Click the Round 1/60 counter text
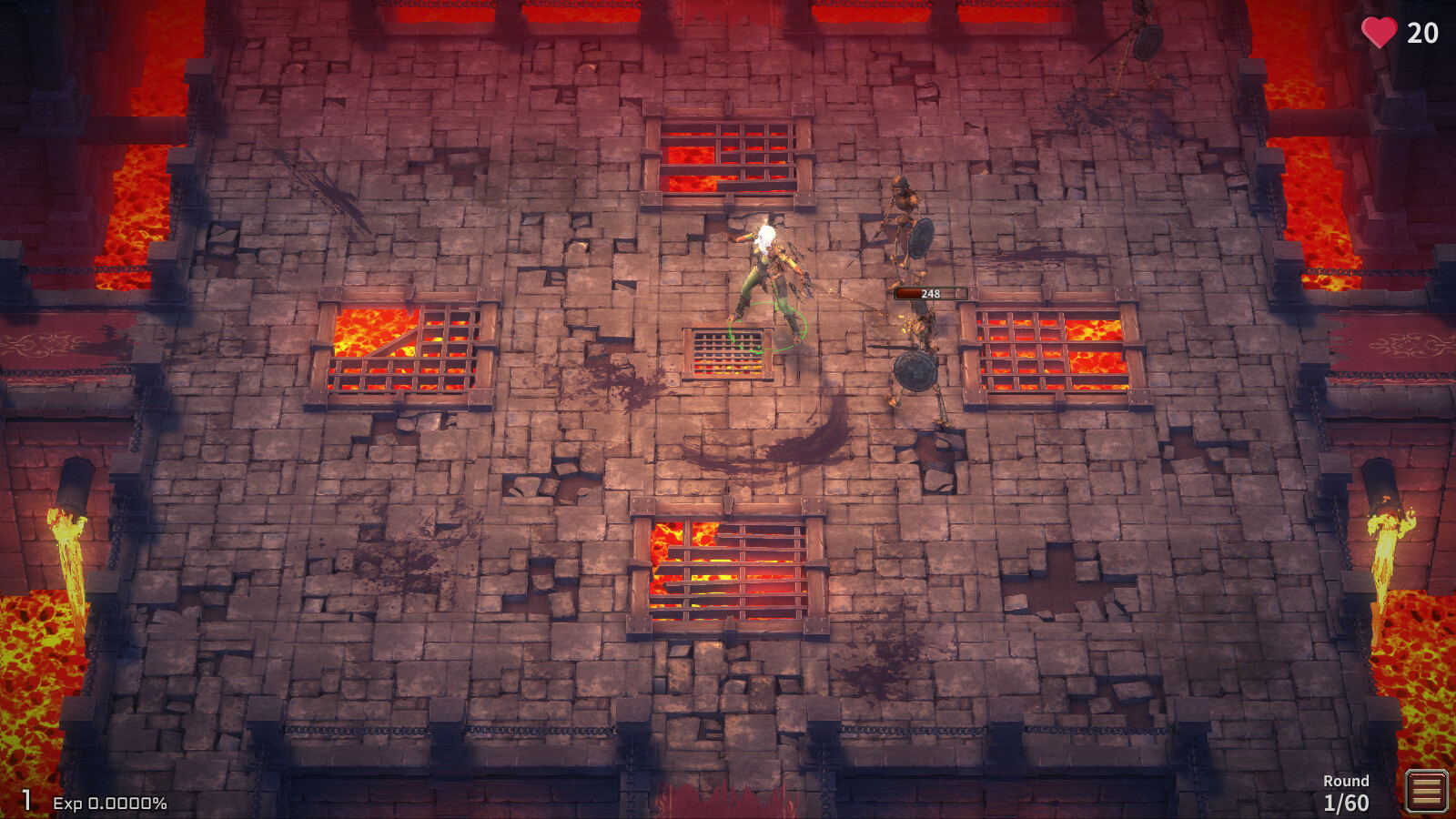The width and height of the screenshot is (1456, 819). 1345,792
